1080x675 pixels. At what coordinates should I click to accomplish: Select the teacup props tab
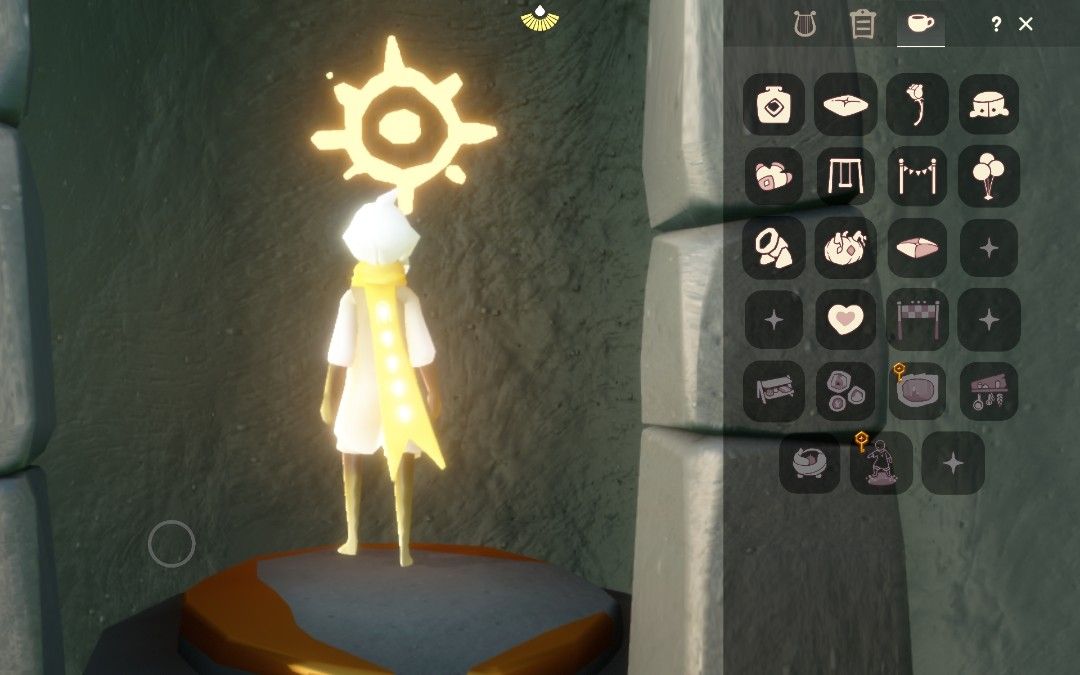(920, 24)
